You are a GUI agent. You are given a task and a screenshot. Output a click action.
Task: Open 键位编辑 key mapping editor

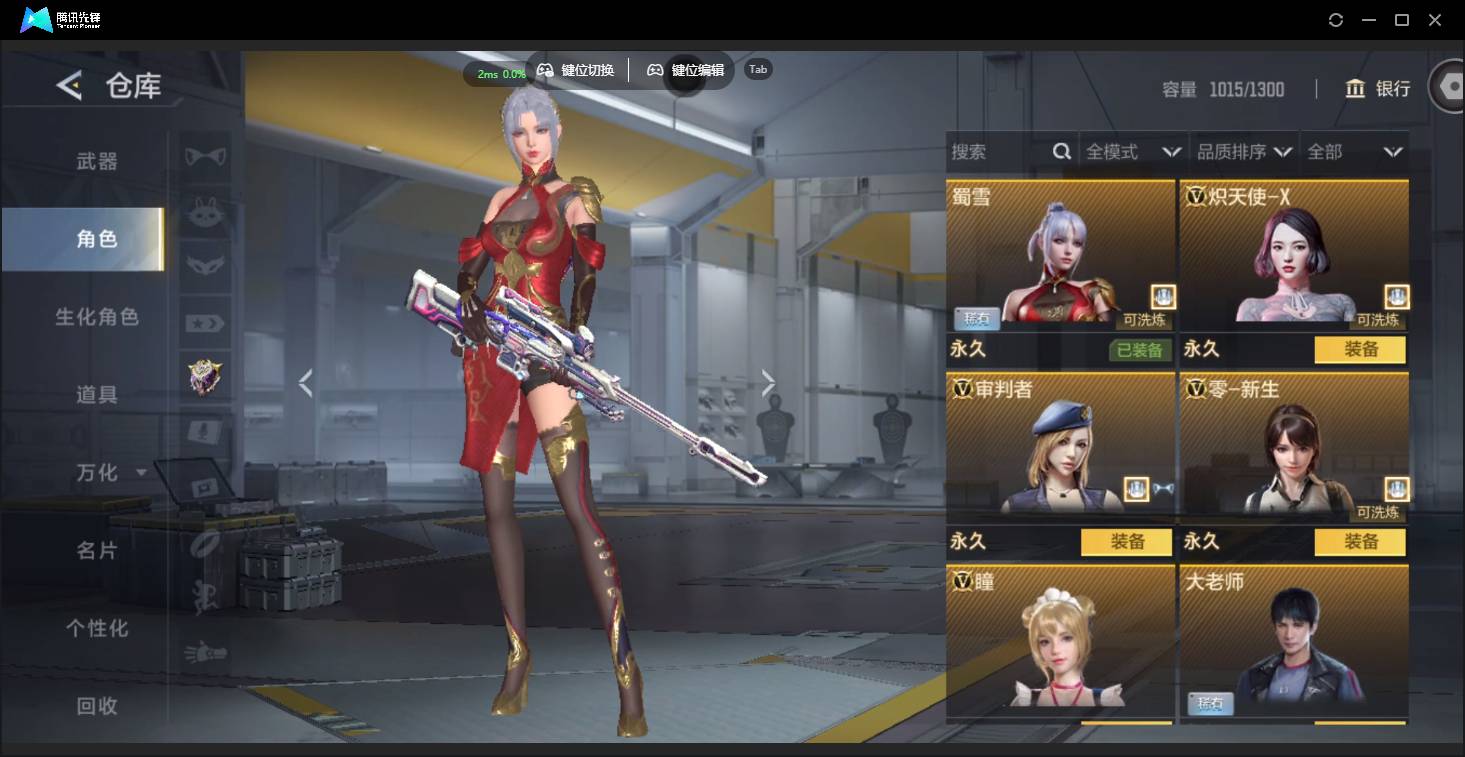pyautogui.click(x=686, y=70)
